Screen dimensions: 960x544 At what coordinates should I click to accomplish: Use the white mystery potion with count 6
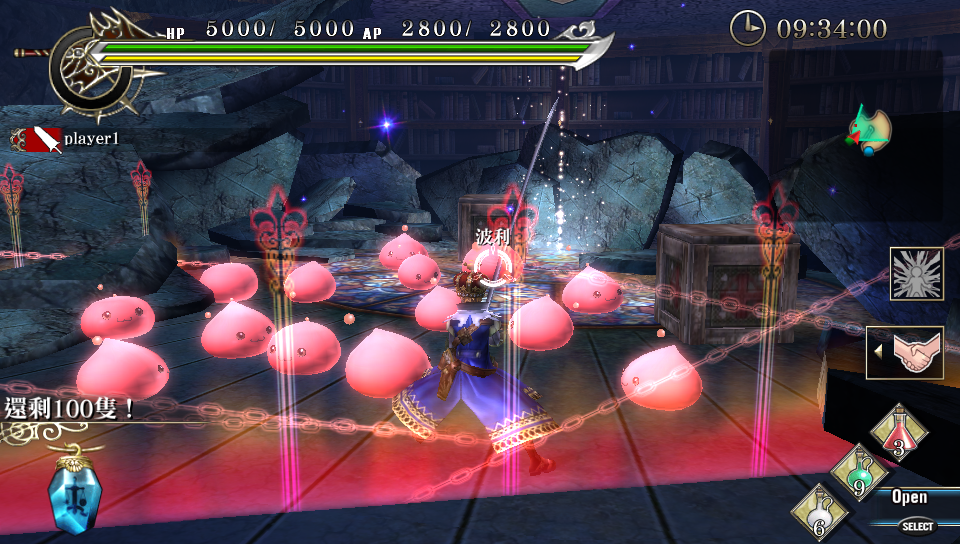pos(819,514)
